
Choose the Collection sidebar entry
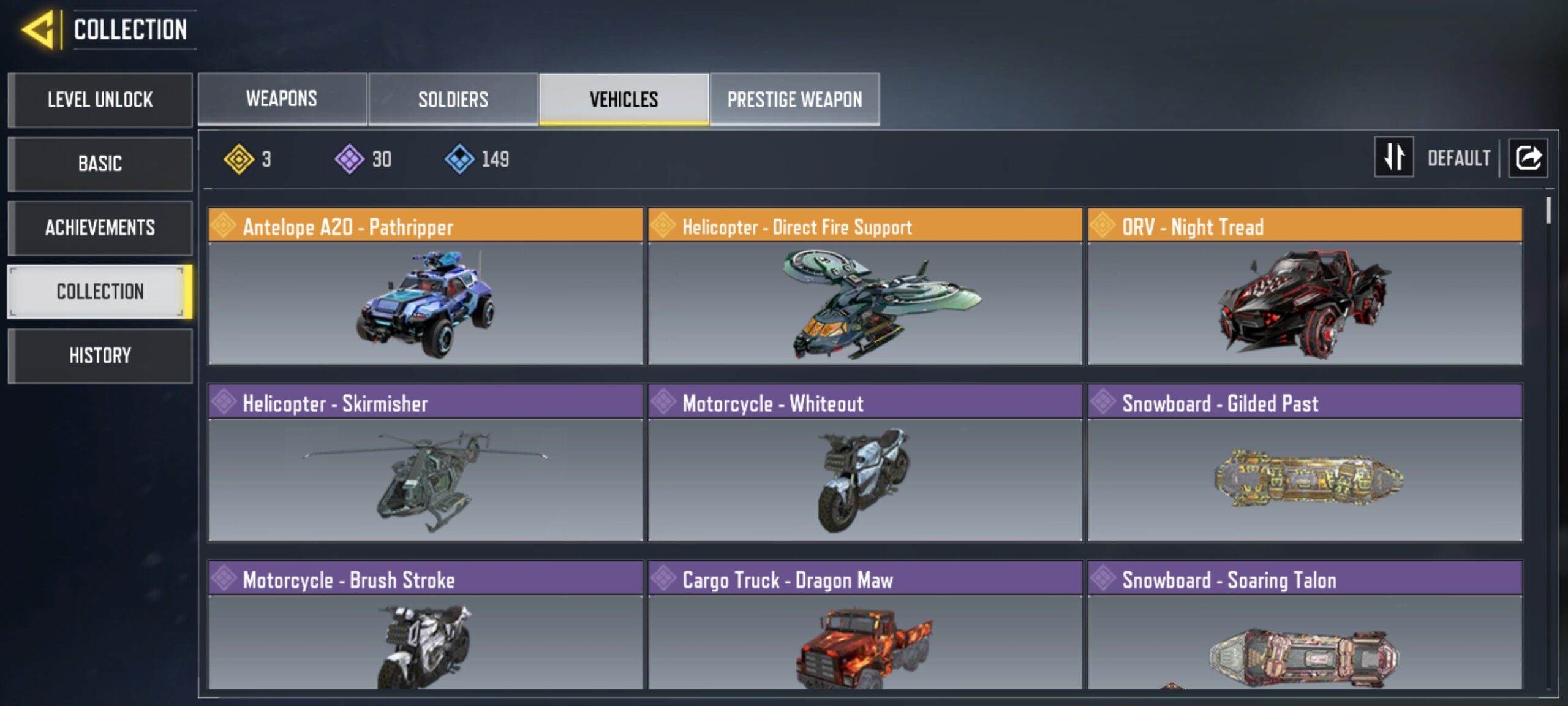tap(100, 292)
